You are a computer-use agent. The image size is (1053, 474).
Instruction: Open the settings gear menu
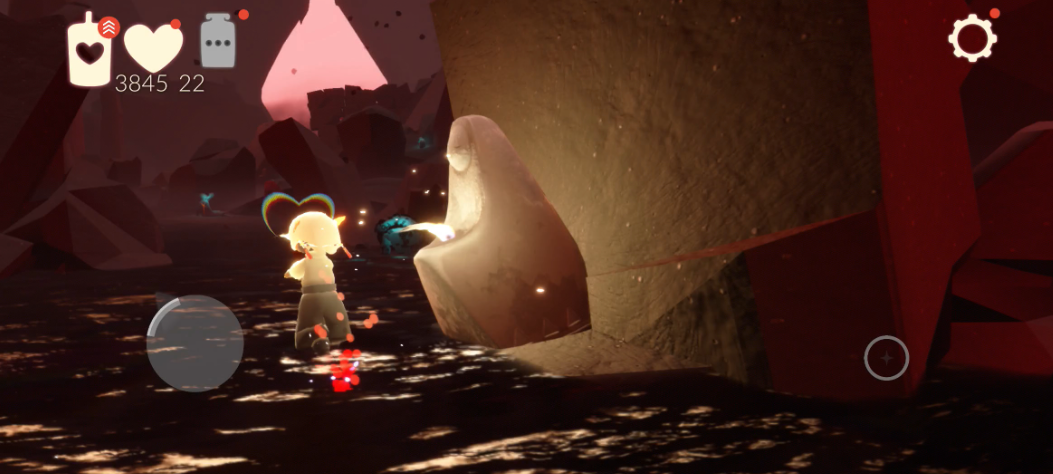[x=972, y=39]
